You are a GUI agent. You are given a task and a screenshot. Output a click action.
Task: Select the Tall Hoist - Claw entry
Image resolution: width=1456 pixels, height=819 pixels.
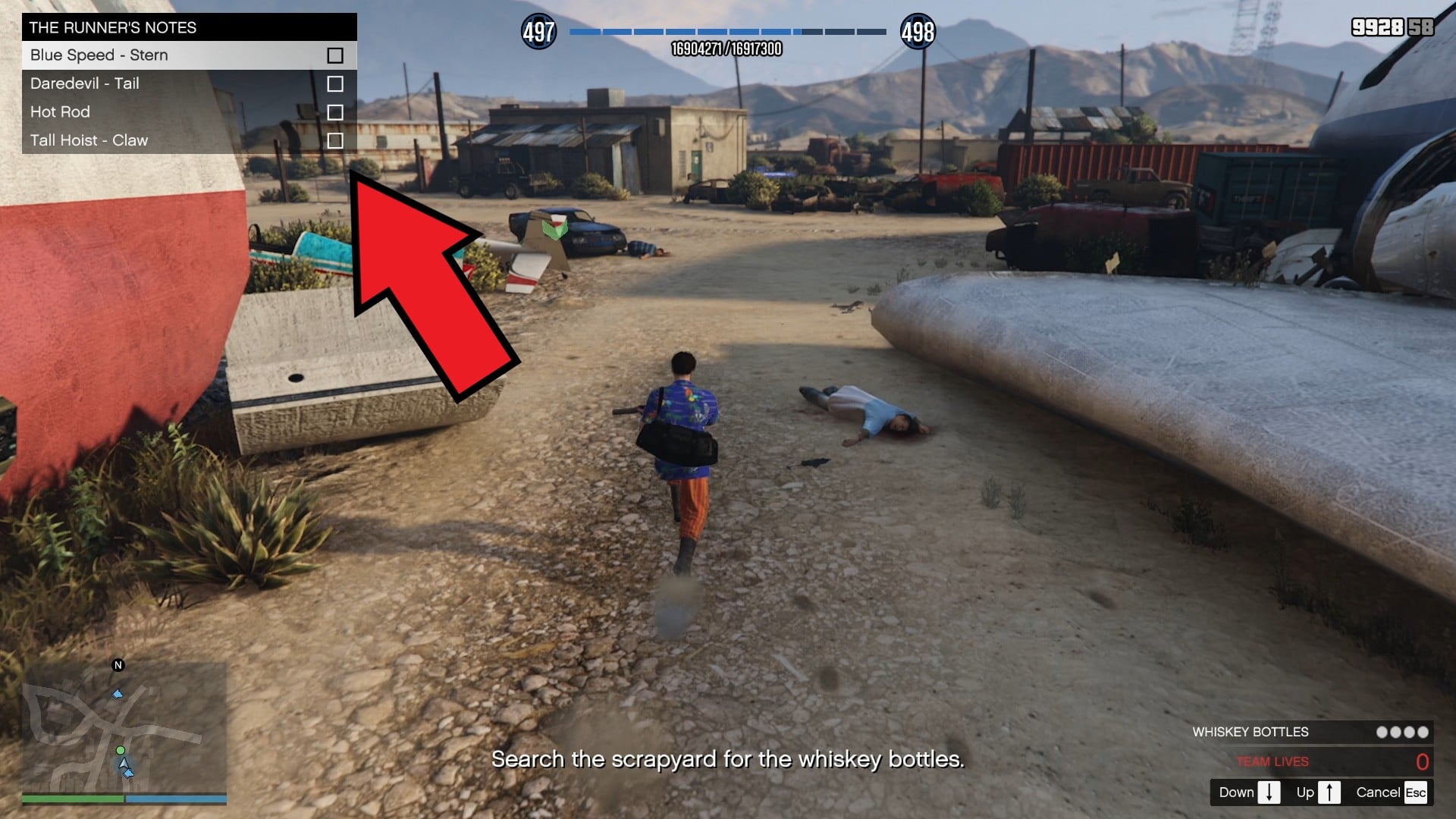(x=89, y=140)
